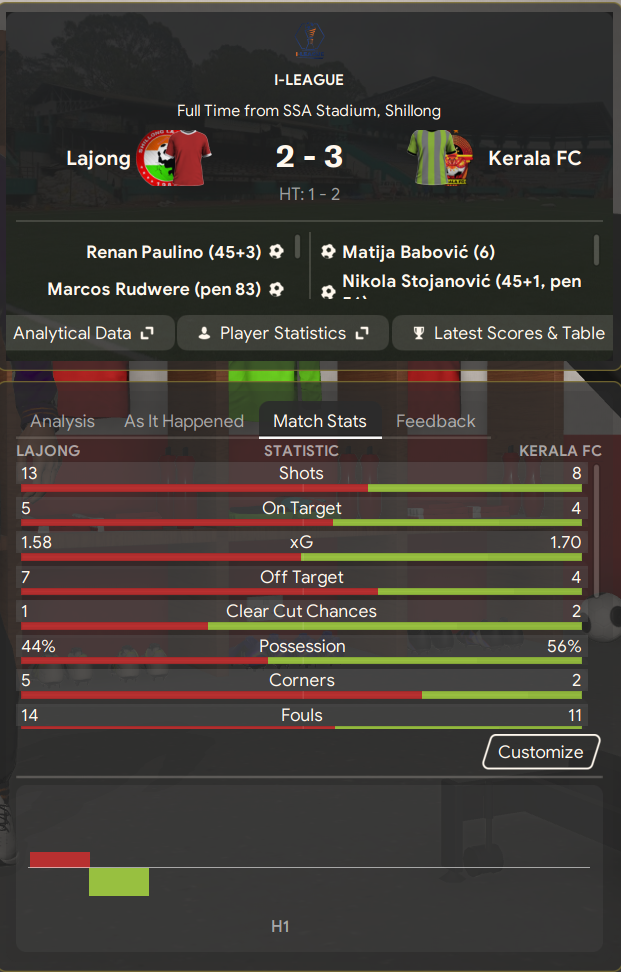Open the Analytical Data panel
The width and height of the screenshot is (621, 972).
[x=83, y=333]
